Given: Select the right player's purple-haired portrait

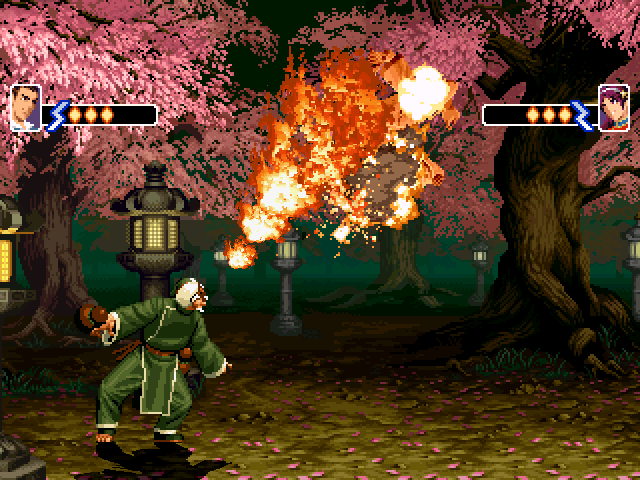Looking at the screenshot, I should coord(613,108).
